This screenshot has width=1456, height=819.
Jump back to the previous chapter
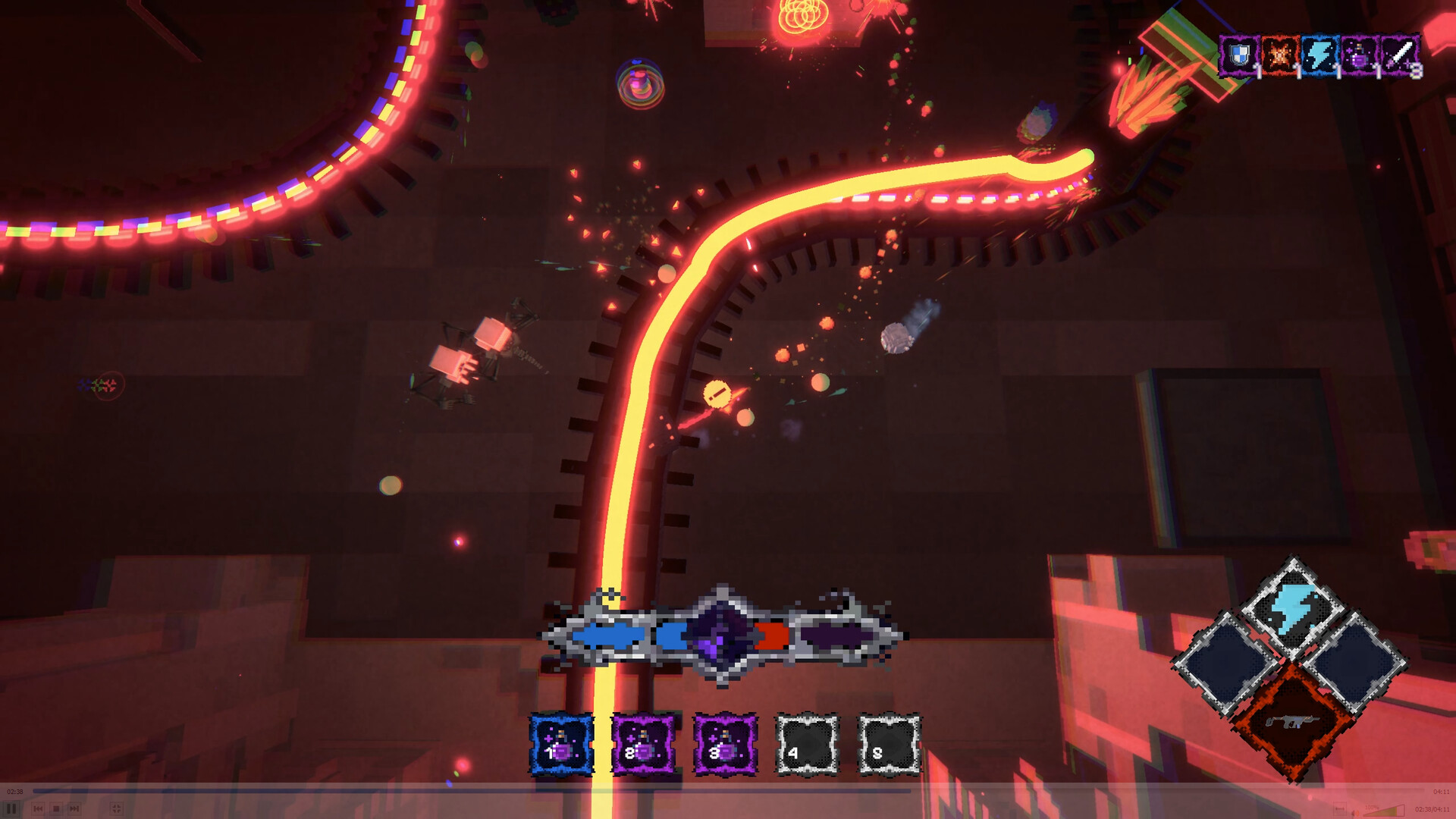pyautogui.click(x=39, y=808)
